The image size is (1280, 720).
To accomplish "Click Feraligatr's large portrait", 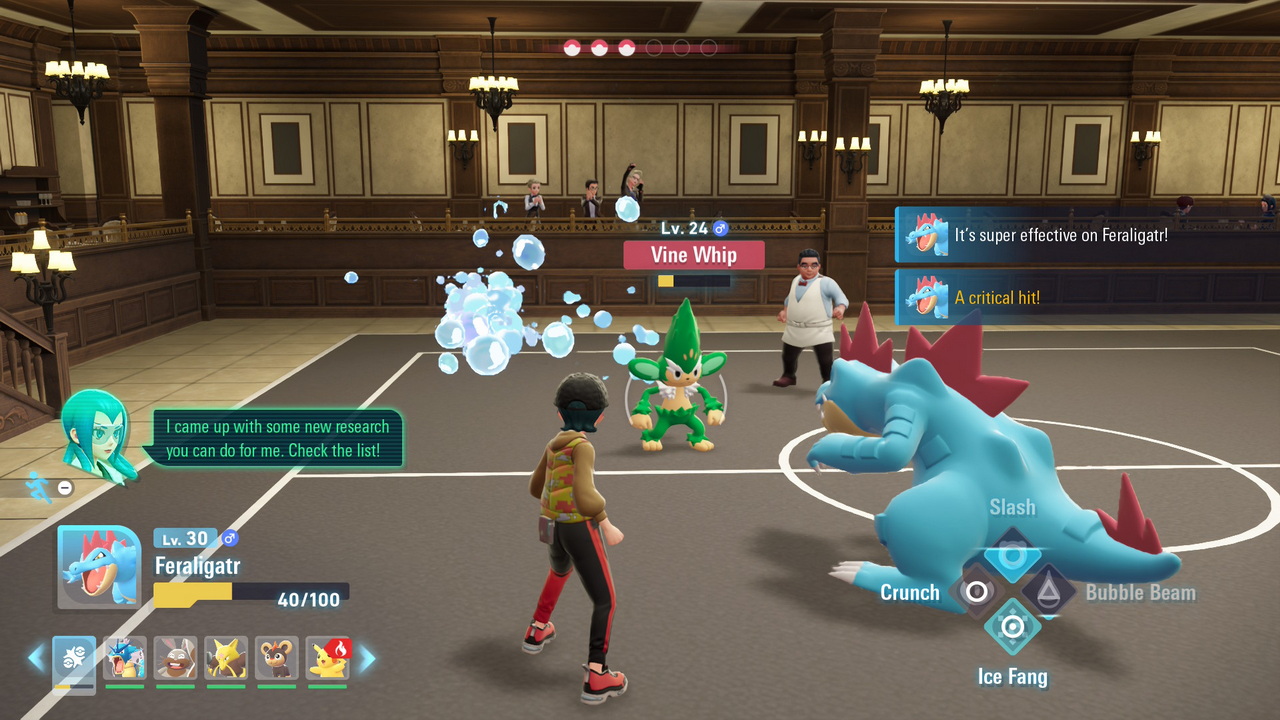I will coord(99,566).
